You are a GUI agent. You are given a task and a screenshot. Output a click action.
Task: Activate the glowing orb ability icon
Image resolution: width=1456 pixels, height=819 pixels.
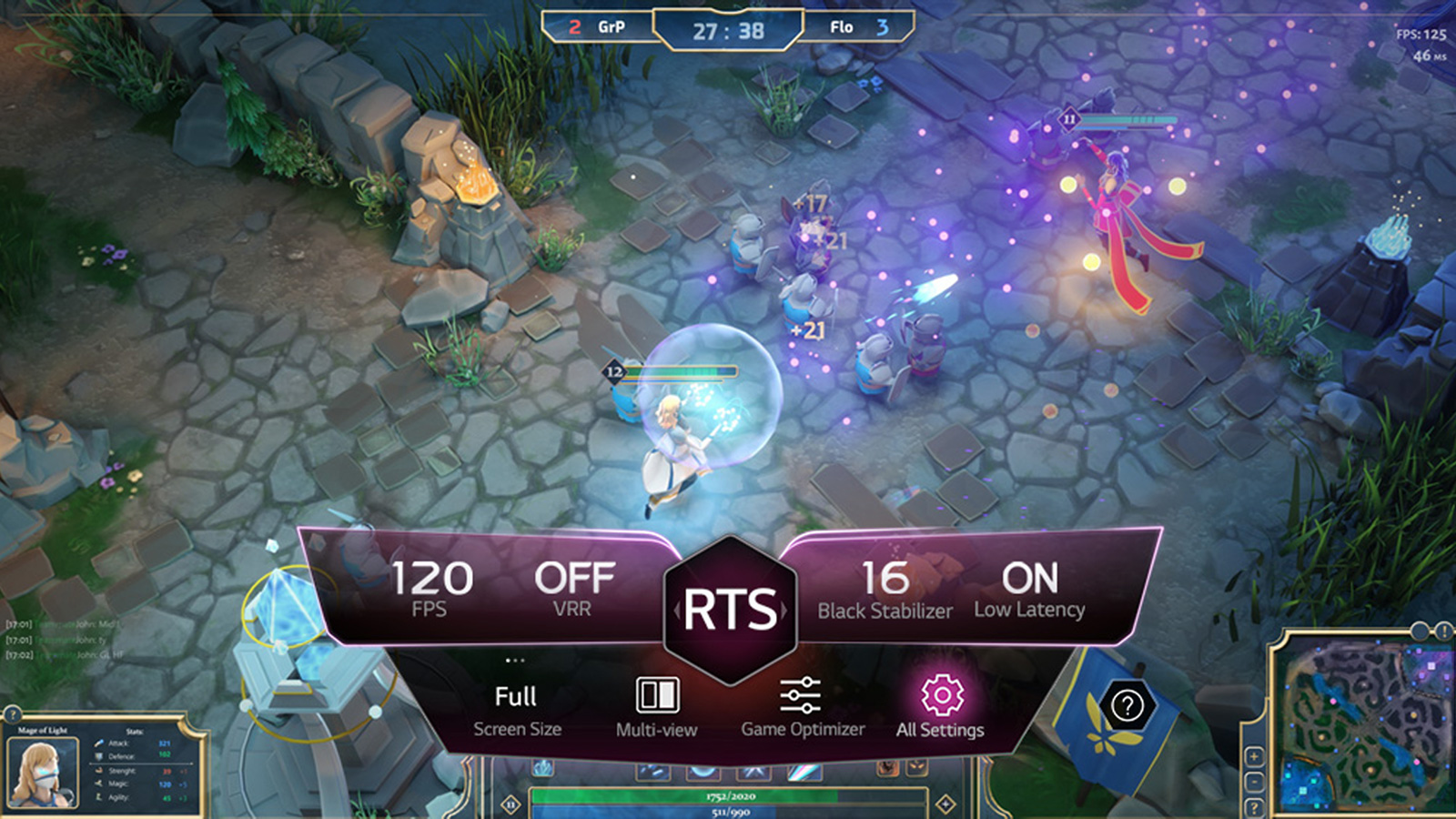(x=702, y=771)
